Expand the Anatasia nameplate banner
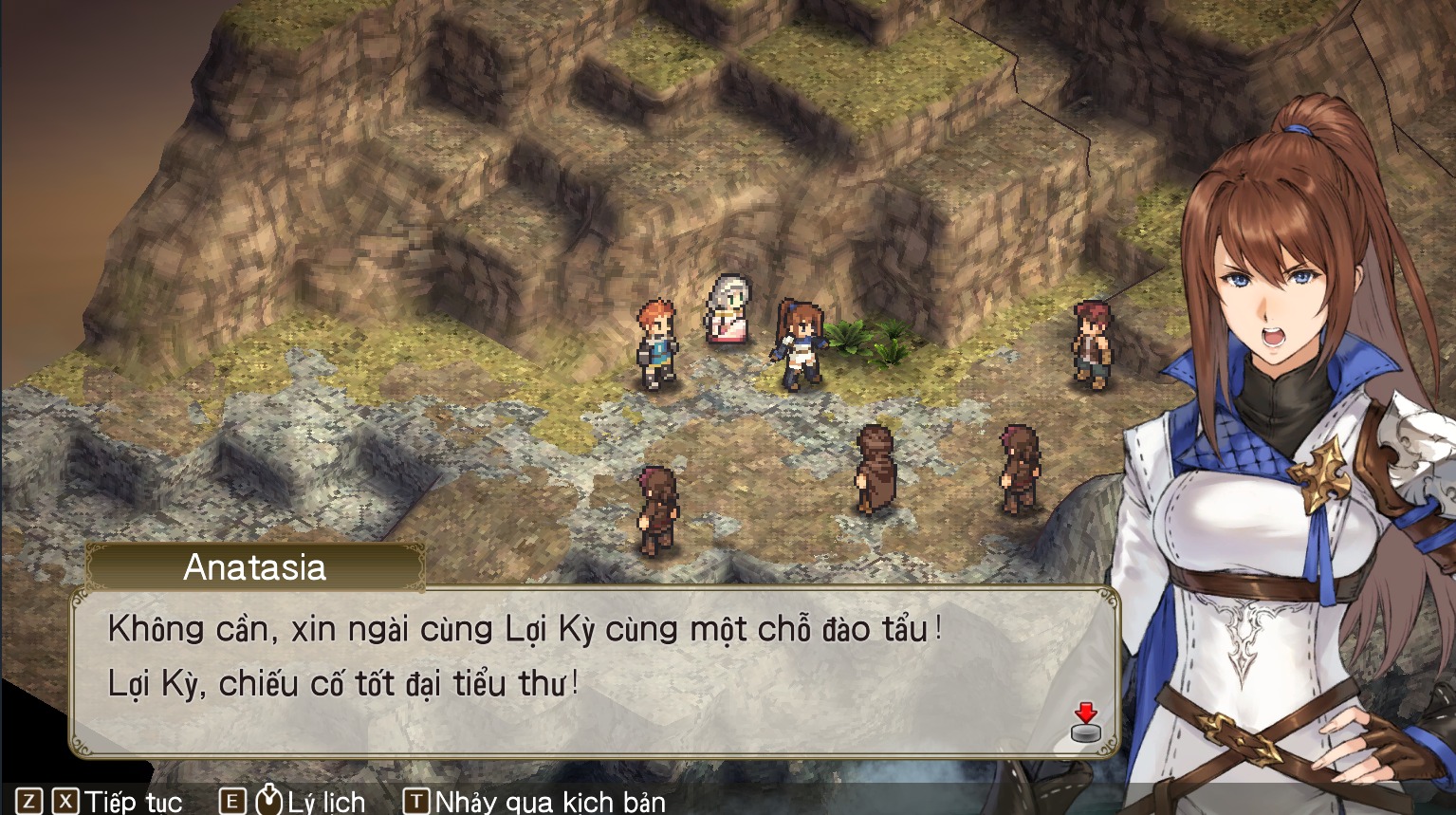This screenshot has height=815, width=1456. (255, 567)
